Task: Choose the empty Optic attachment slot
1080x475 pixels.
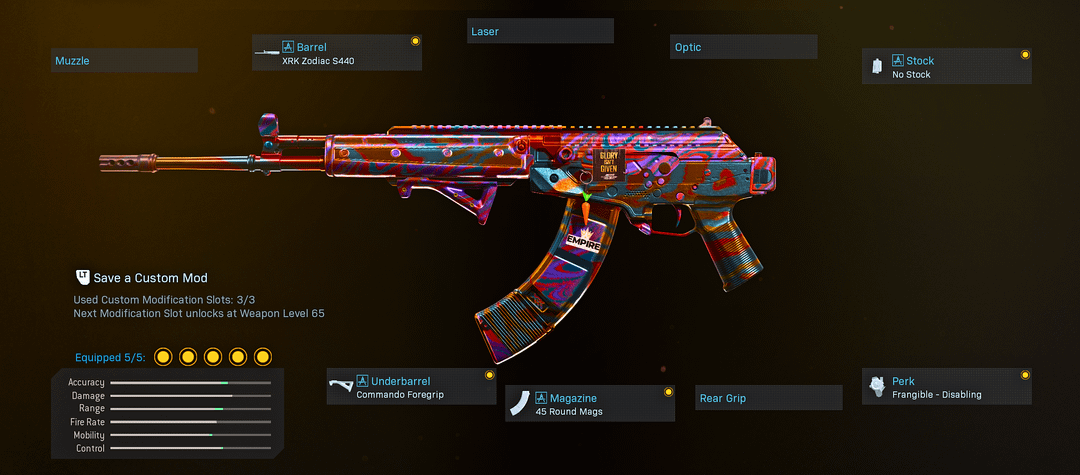Action: pyautogui.click(x=744, y=47)
